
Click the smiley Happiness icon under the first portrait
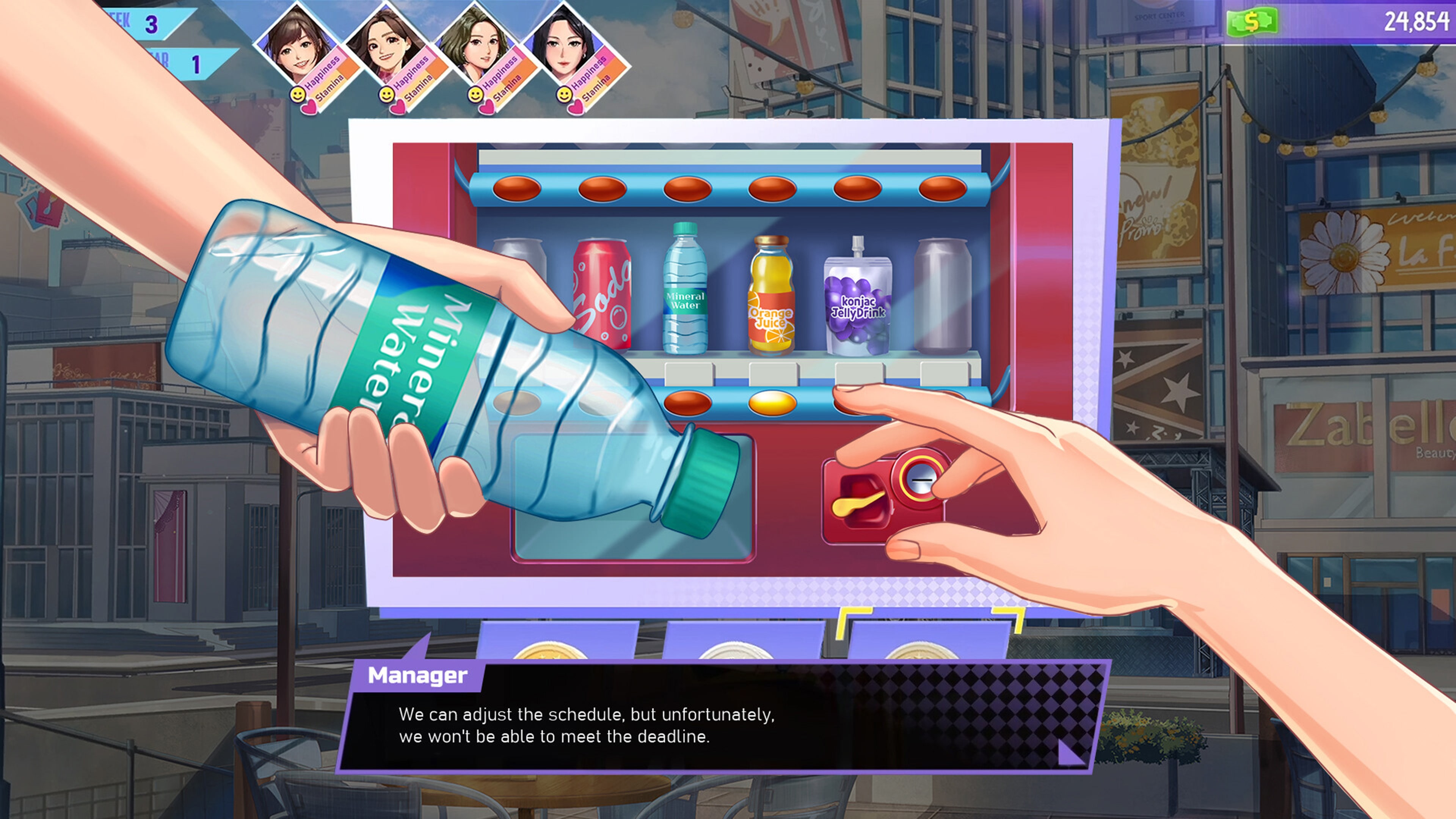(x=298, y=95)
